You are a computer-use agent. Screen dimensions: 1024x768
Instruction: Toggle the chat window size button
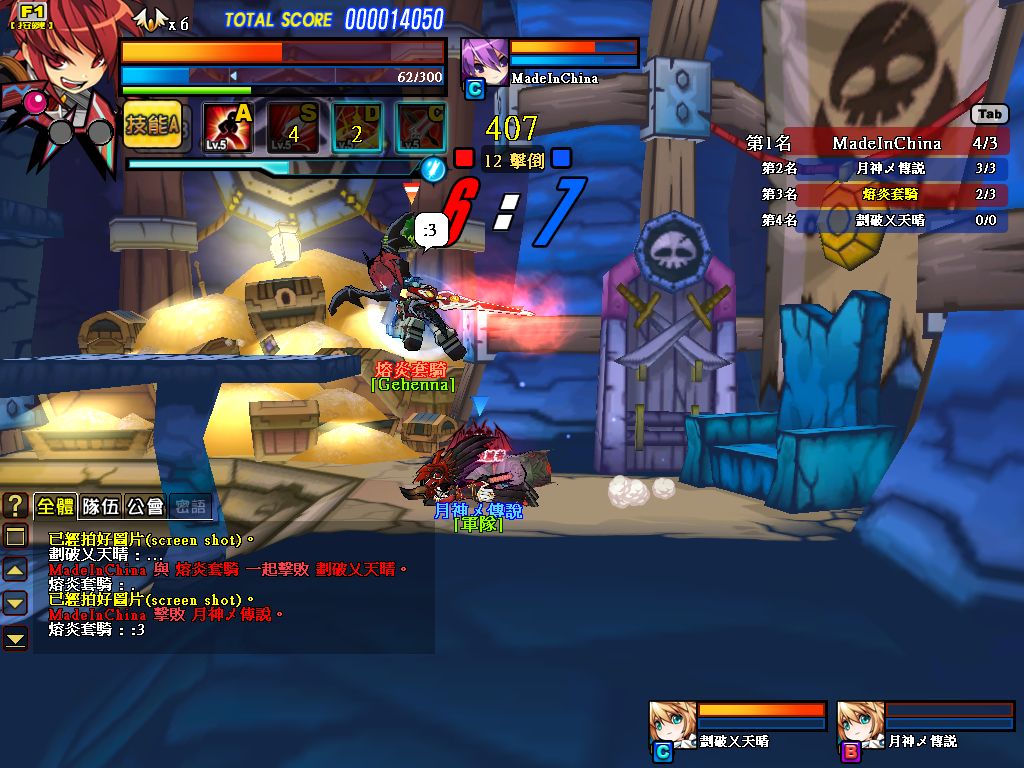(15, 537)
